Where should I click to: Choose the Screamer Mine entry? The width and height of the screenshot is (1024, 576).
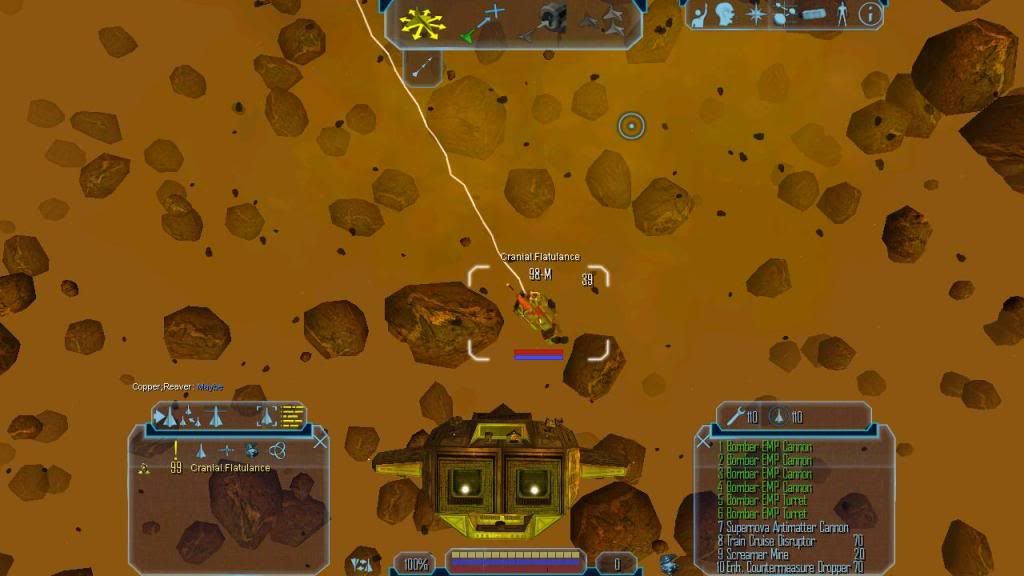click(x=760, y=554)
